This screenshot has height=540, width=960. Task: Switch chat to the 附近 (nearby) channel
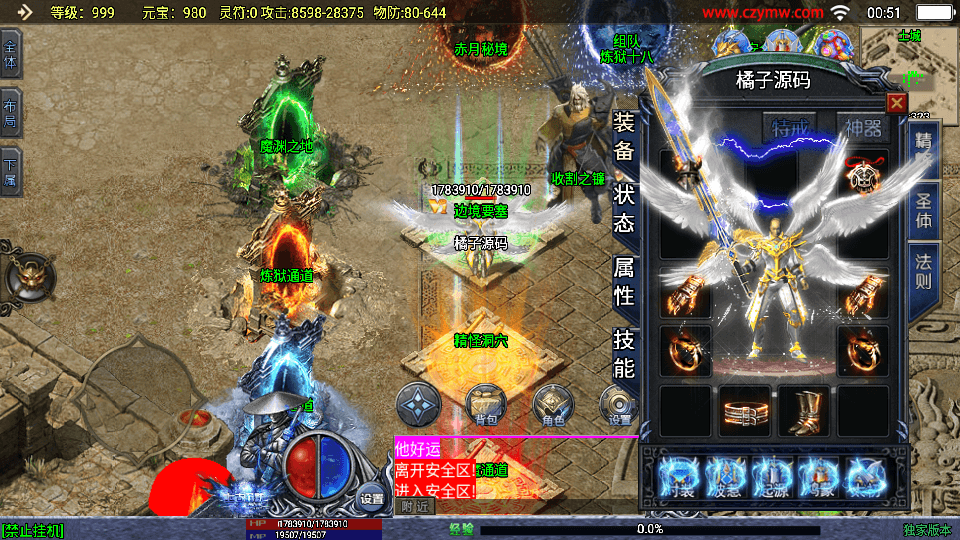[414, 506]
